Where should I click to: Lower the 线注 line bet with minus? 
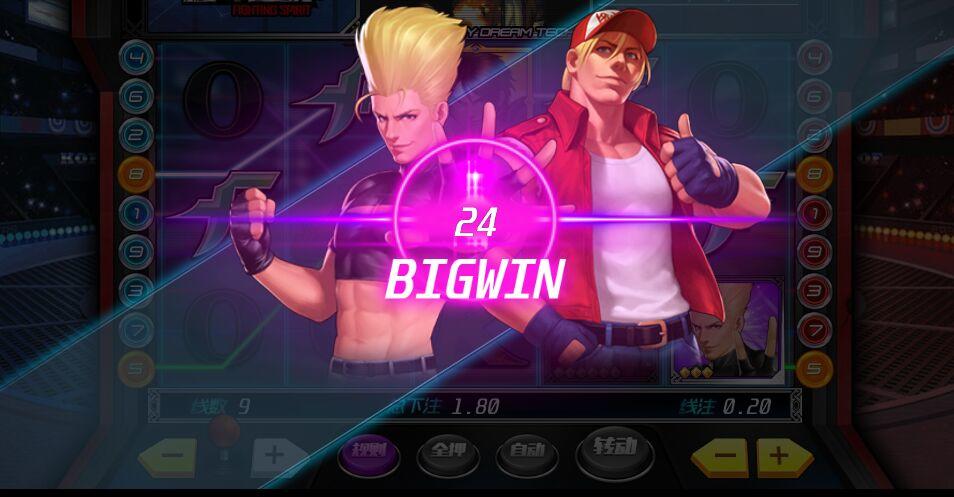727,457
